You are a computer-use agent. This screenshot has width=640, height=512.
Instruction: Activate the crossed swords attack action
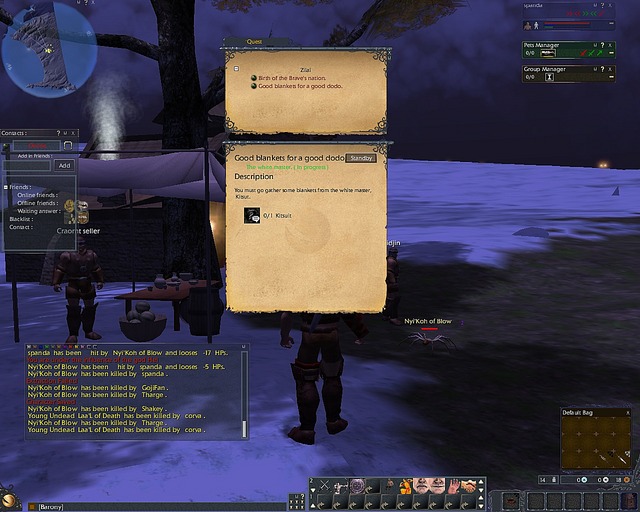(323, 486)
